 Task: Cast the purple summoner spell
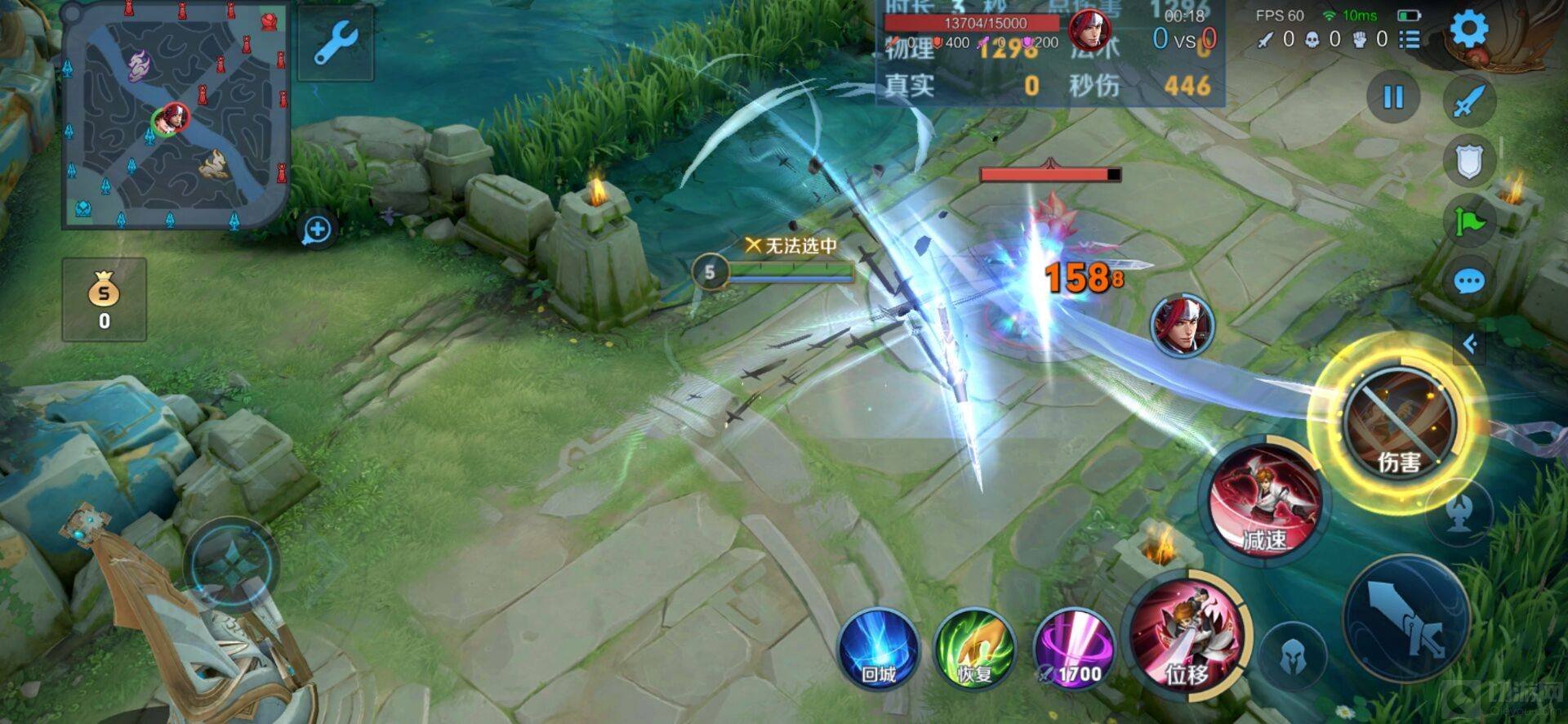point(1073,649)
